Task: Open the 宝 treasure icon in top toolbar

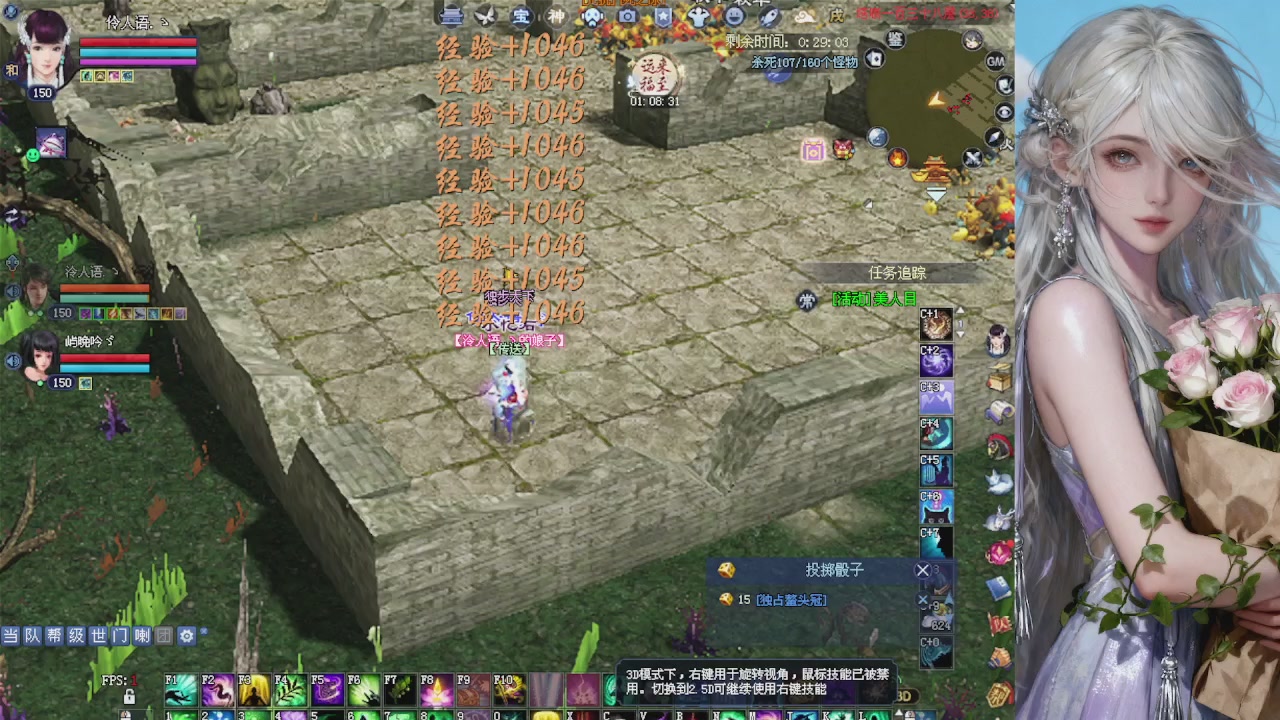Action: (524, 17)
